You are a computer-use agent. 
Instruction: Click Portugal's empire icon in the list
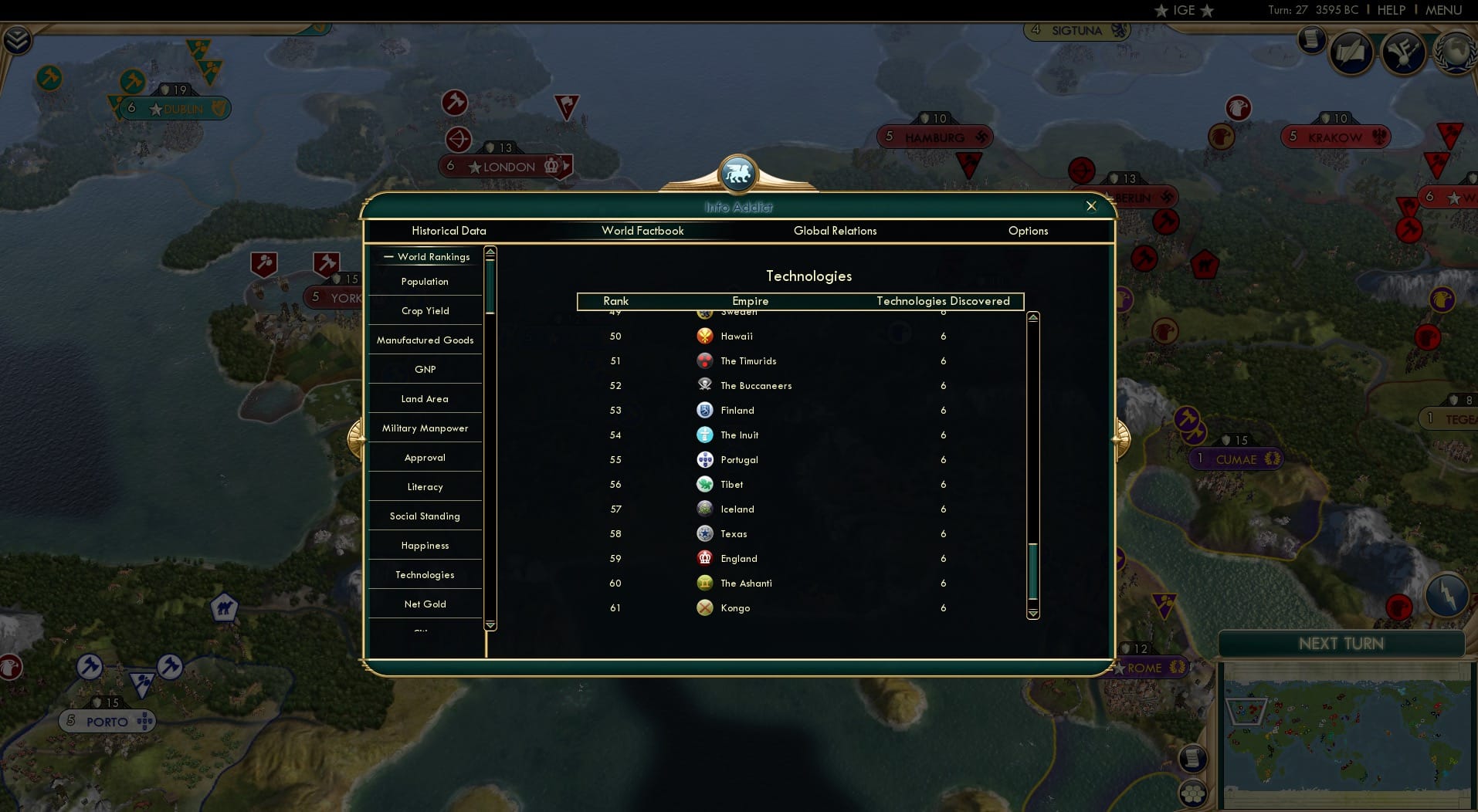pyautogui.click(x=705, y=459)
